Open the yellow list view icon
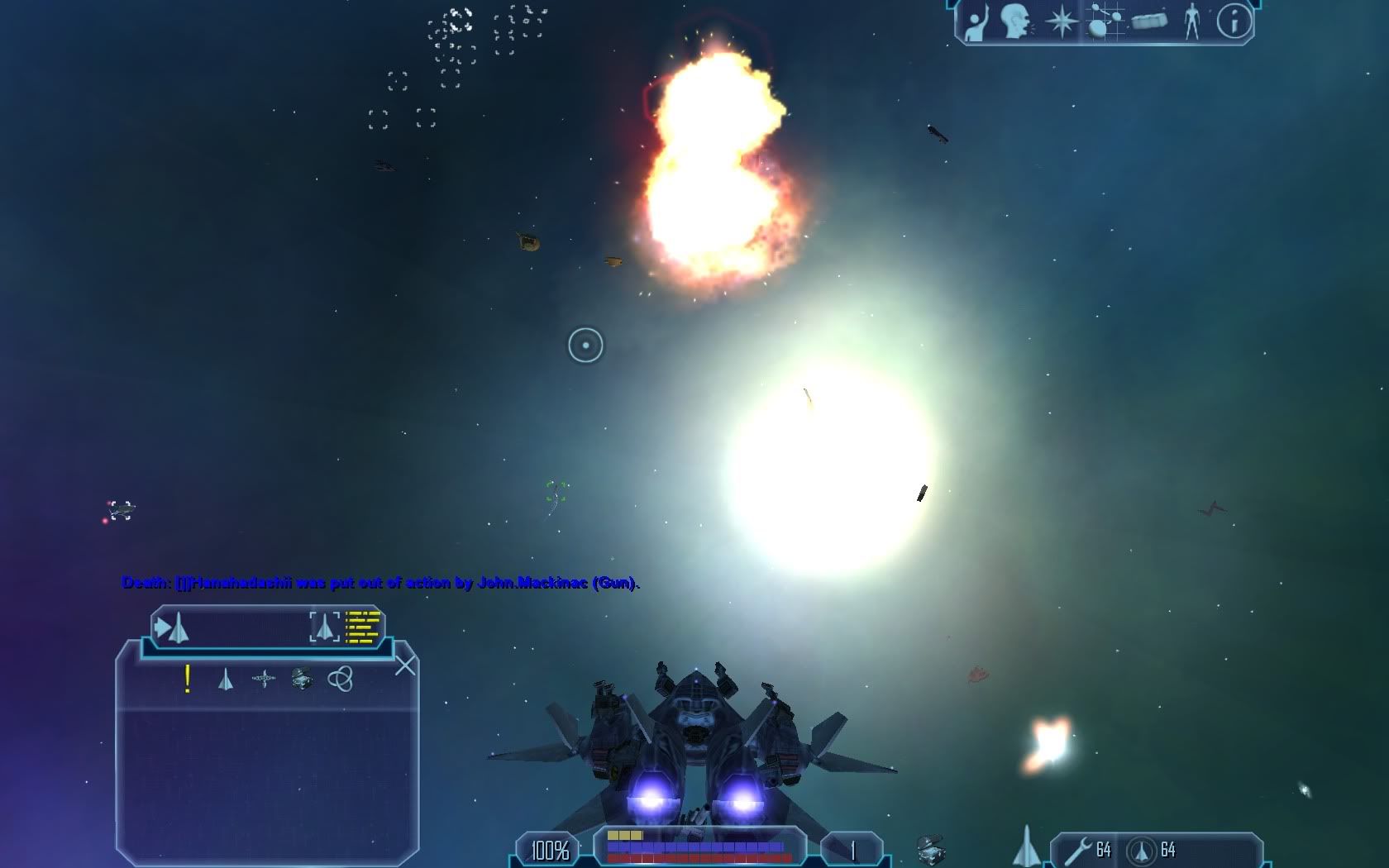 pyautogui.click(x=362, y=627)
